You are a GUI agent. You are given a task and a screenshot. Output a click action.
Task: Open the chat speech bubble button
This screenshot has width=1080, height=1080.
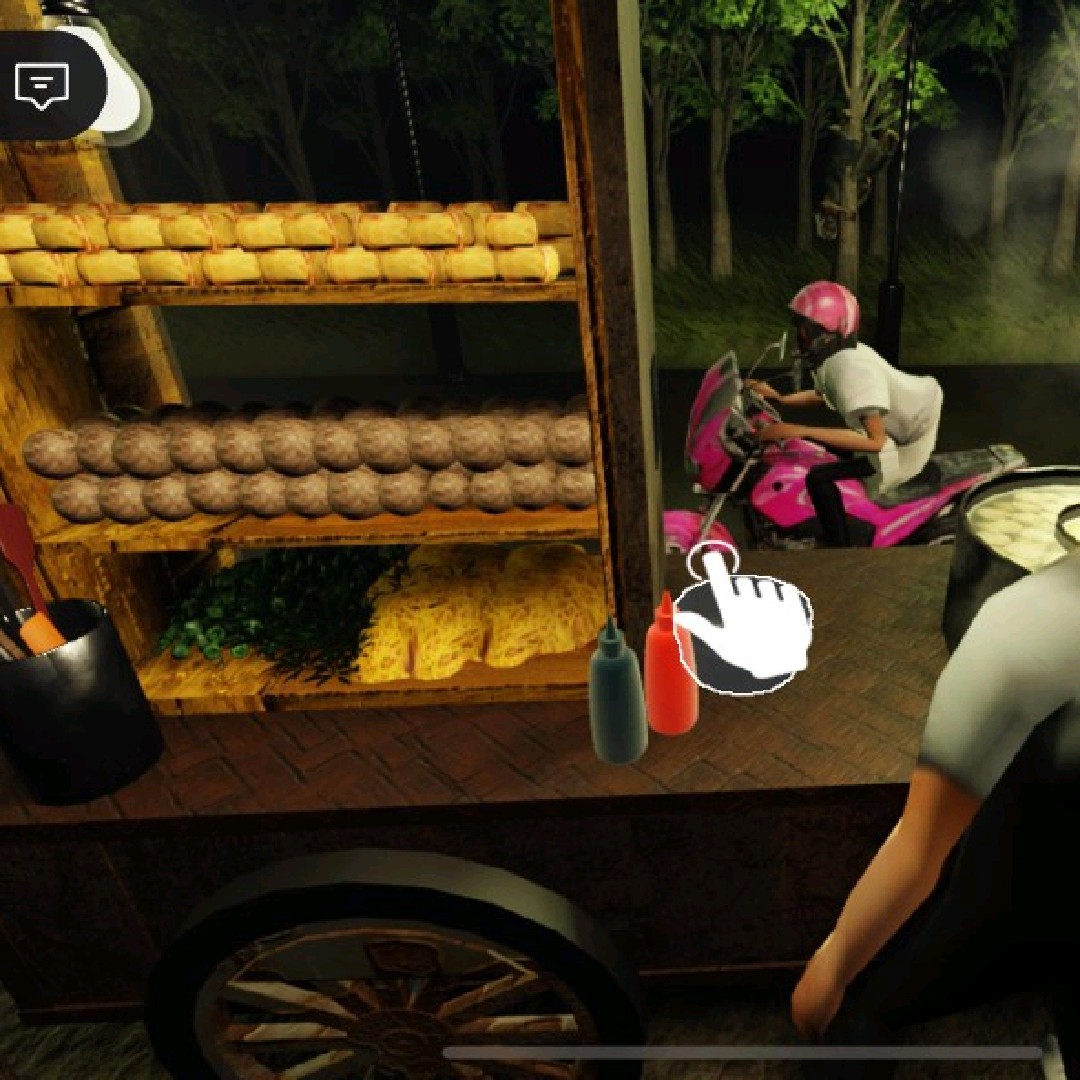tap(42, 85)
